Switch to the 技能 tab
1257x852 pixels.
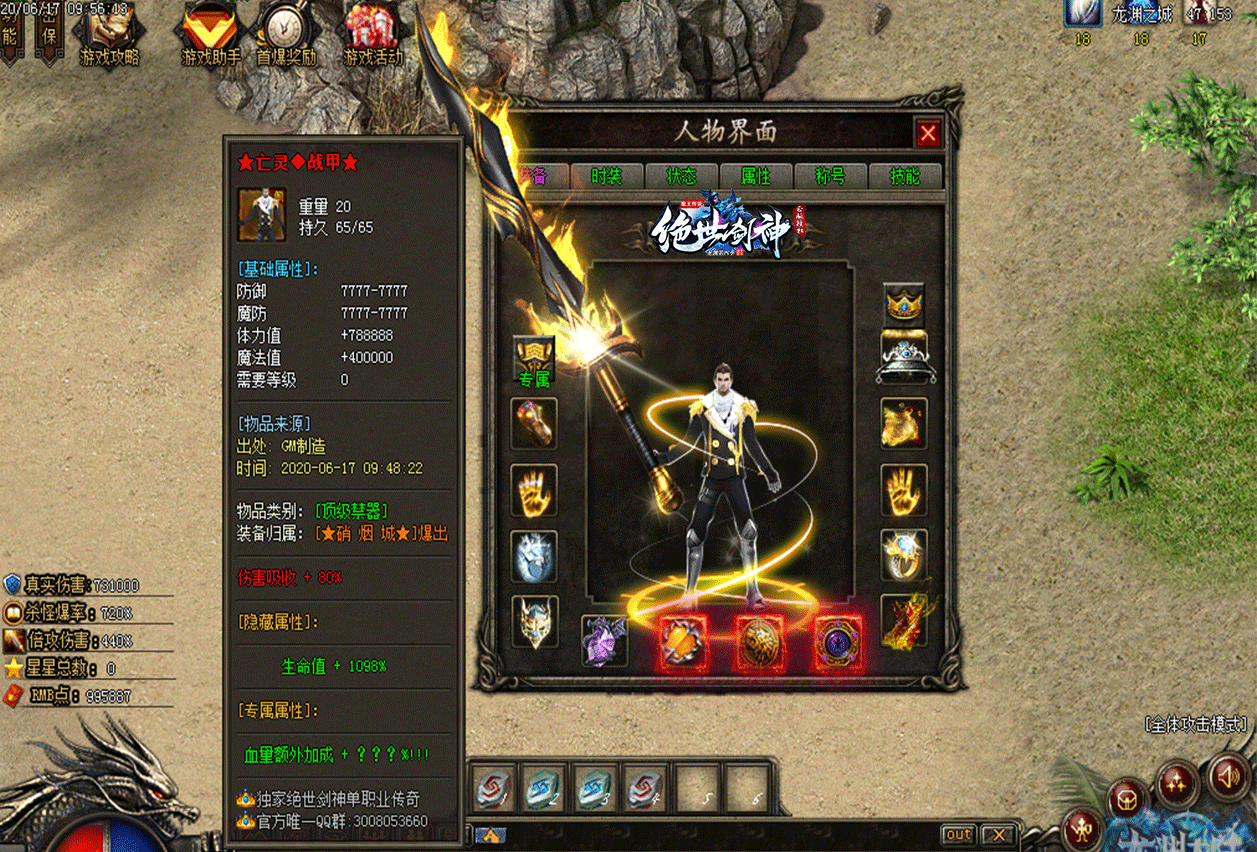click(905, 176)
